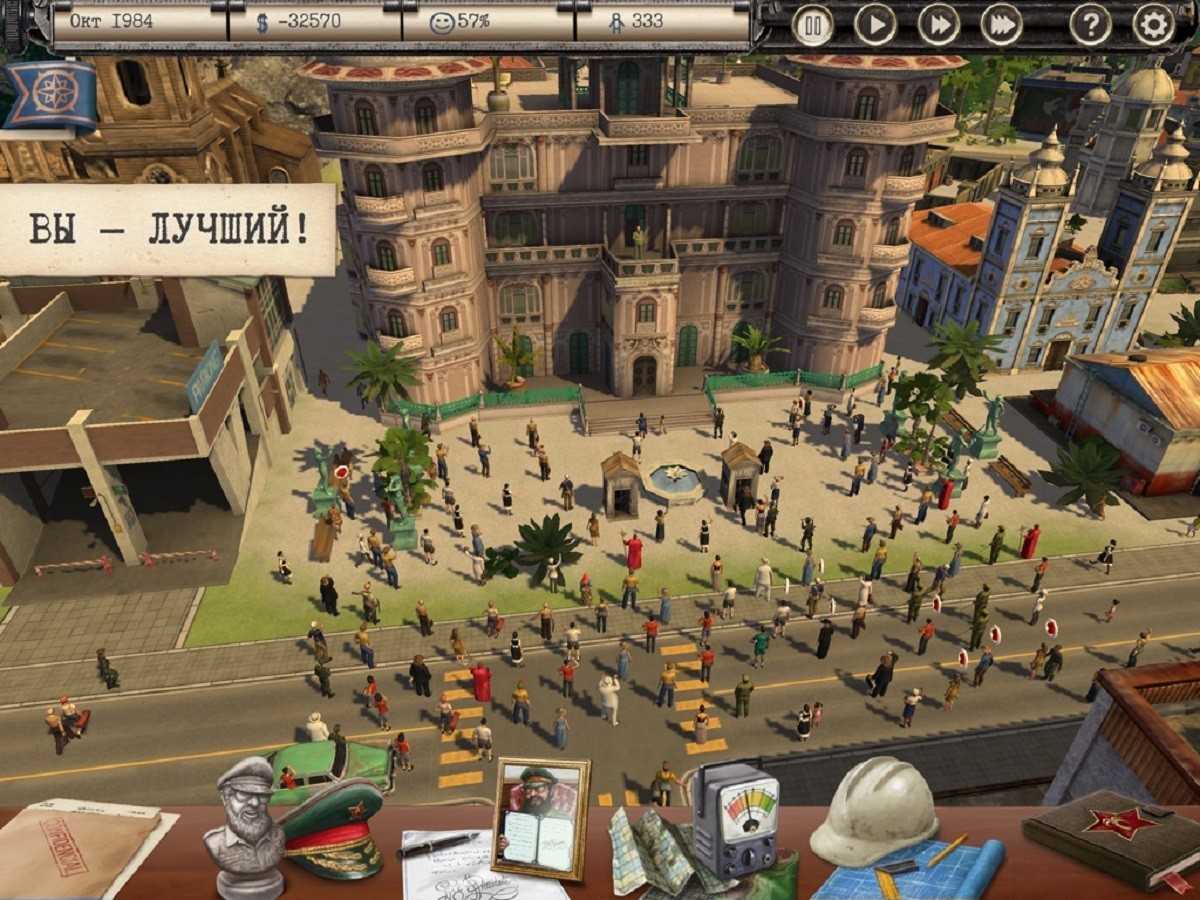This screenshot has width=1200, height=900.
Task: Set fast-forward speed with double arrow
Action: tap(938, 24)
